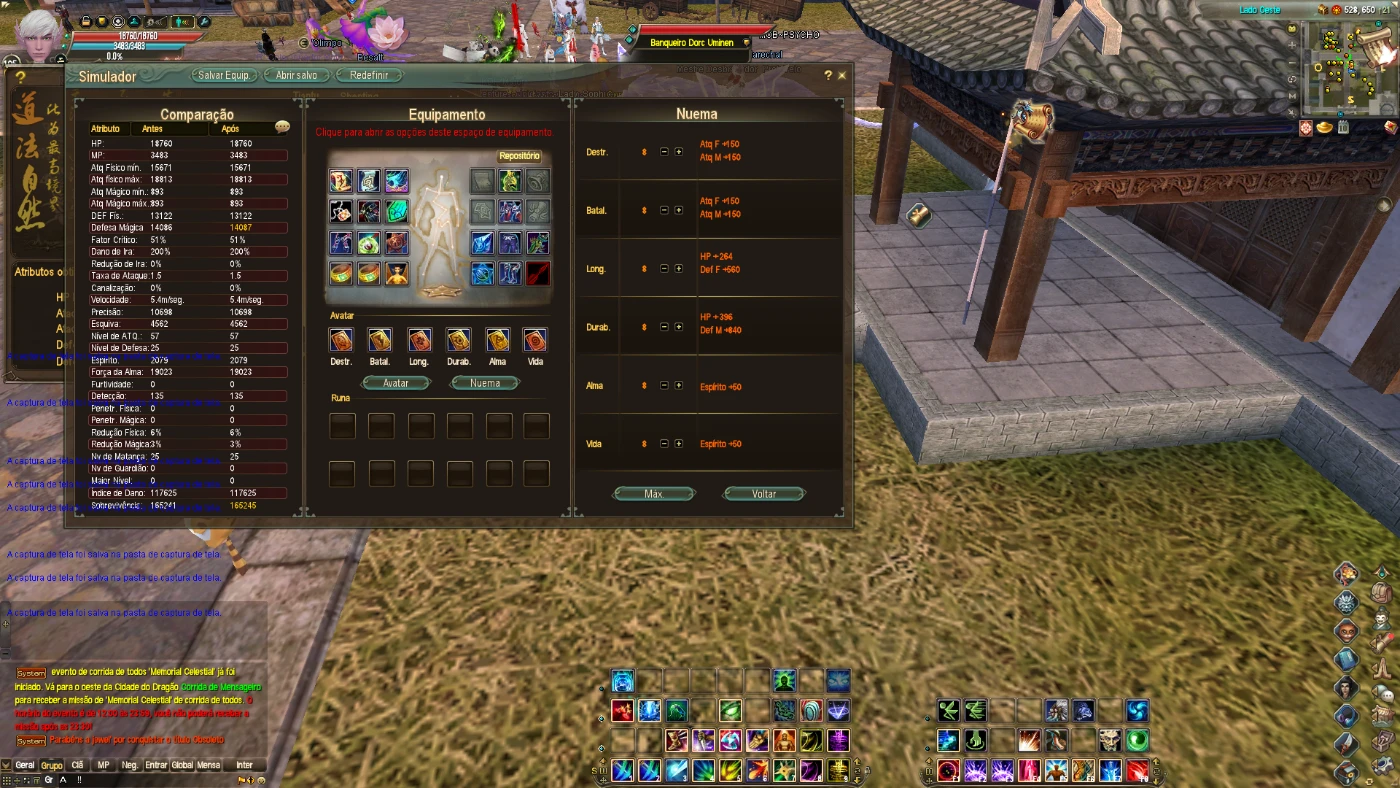Open the Nuema section
The height and width of the screenshot is (788, 1400).
click(485, 382)
